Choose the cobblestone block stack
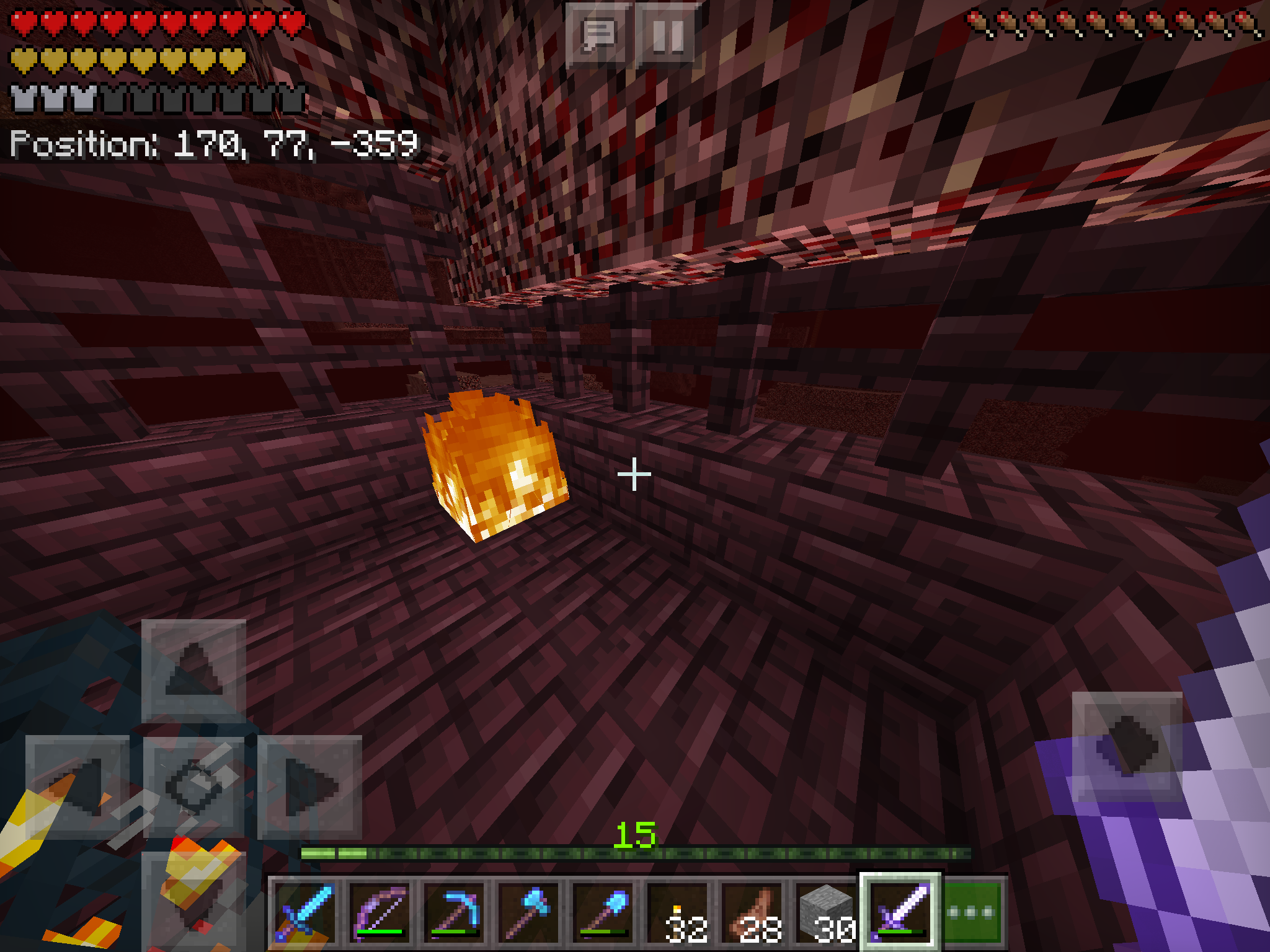The height and width of the screenshot is (952, 1270). 826,912
